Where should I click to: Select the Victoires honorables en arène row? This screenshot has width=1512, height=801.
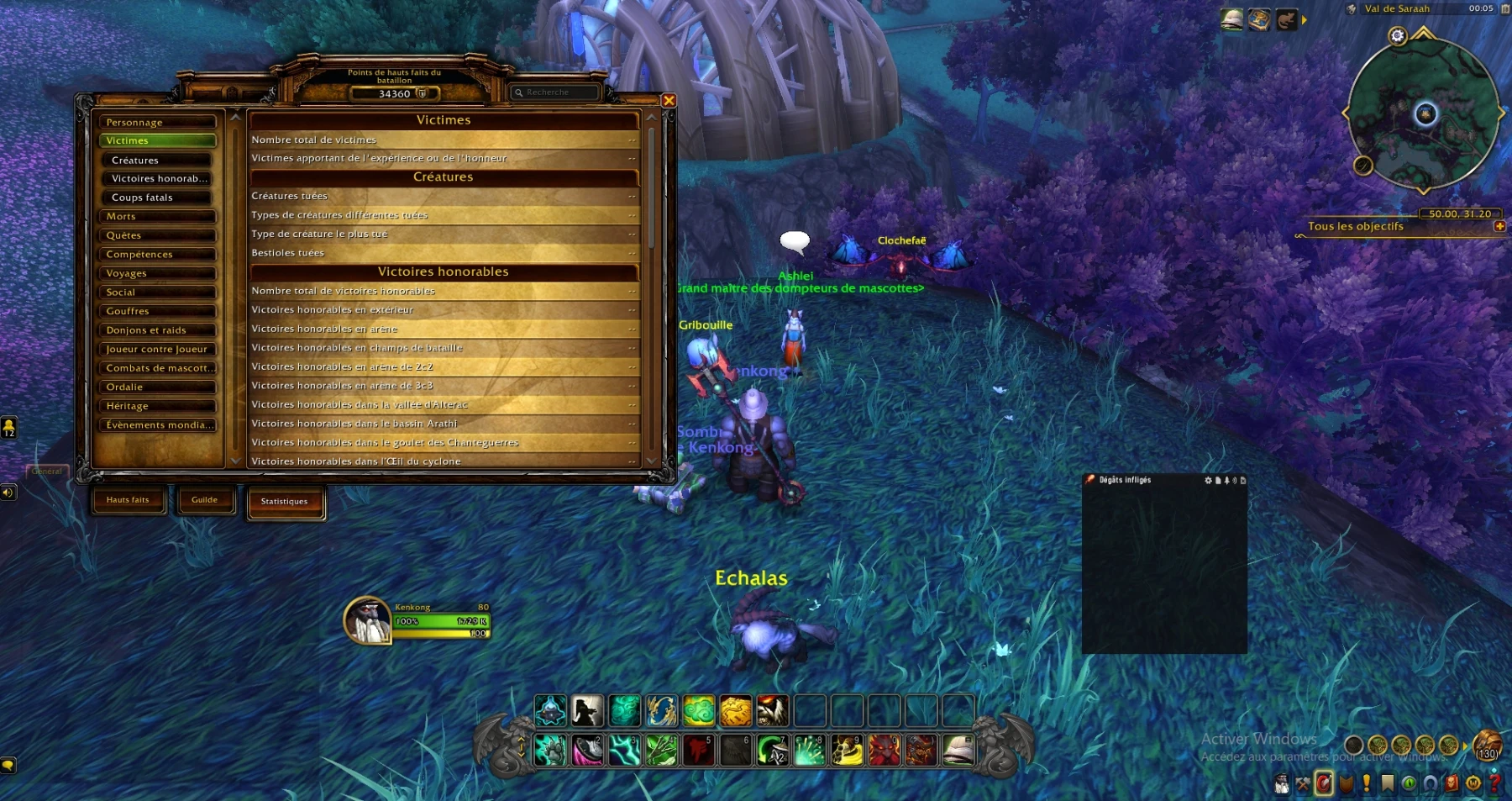[444, 329]
